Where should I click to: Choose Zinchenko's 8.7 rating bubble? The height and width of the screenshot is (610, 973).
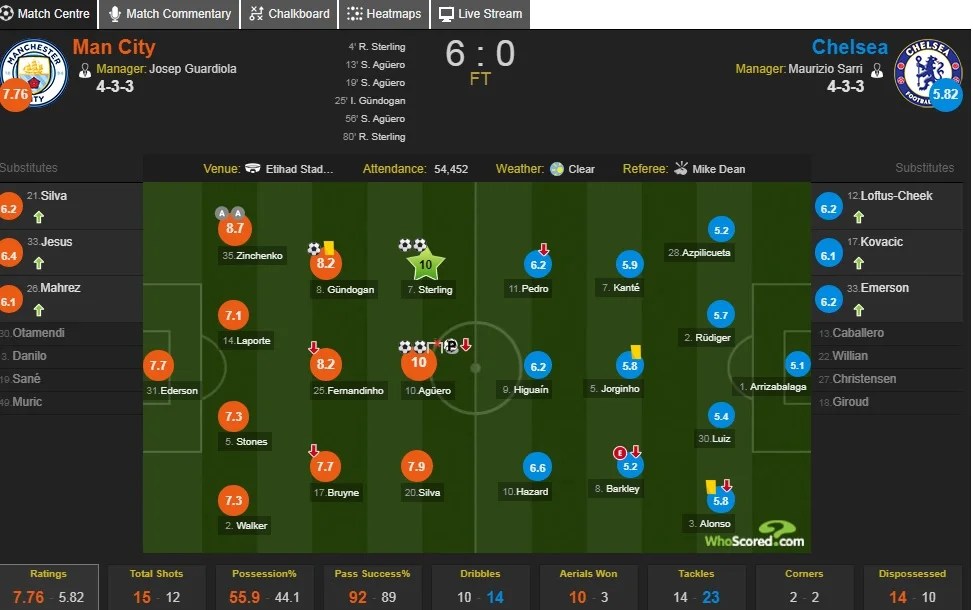235,229
